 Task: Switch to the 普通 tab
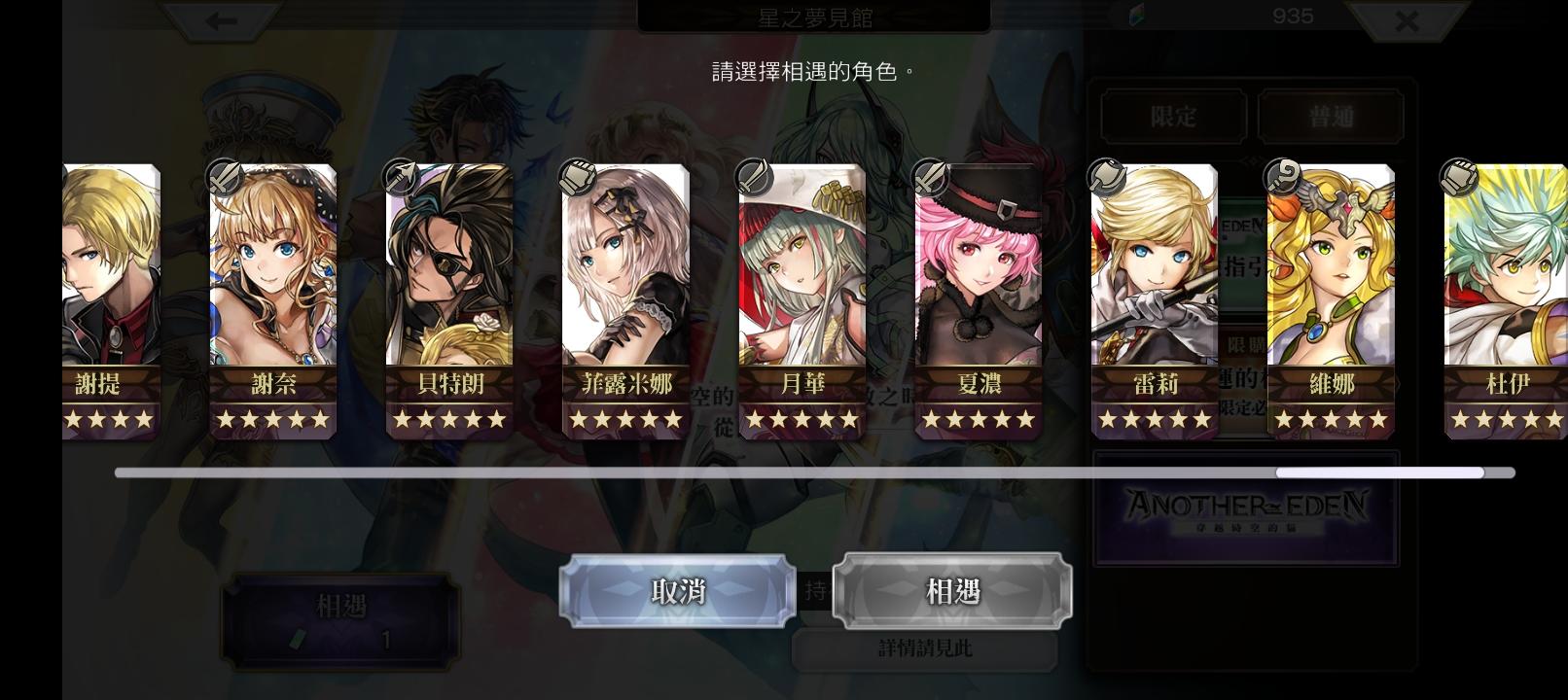pos(1331,117)
